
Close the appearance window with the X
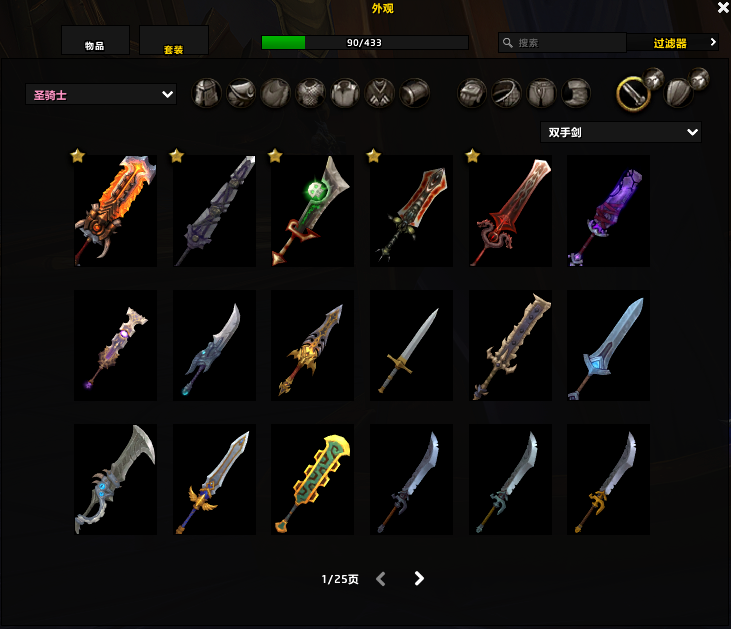click(723, 8)
